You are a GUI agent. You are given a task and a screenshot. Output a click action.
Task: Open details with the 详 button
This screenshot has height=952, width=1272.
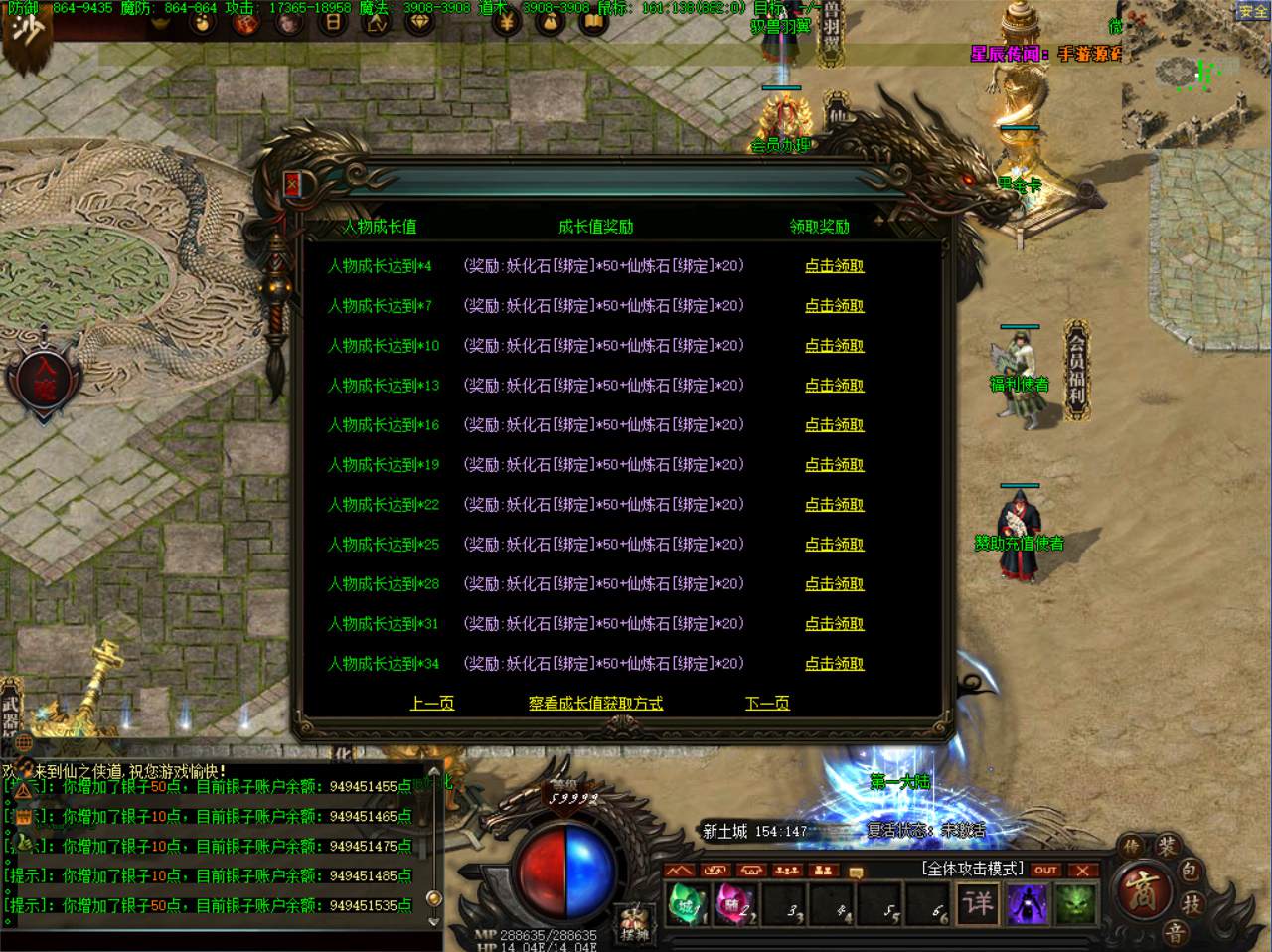pyautogui.click(x=978, y=903)
